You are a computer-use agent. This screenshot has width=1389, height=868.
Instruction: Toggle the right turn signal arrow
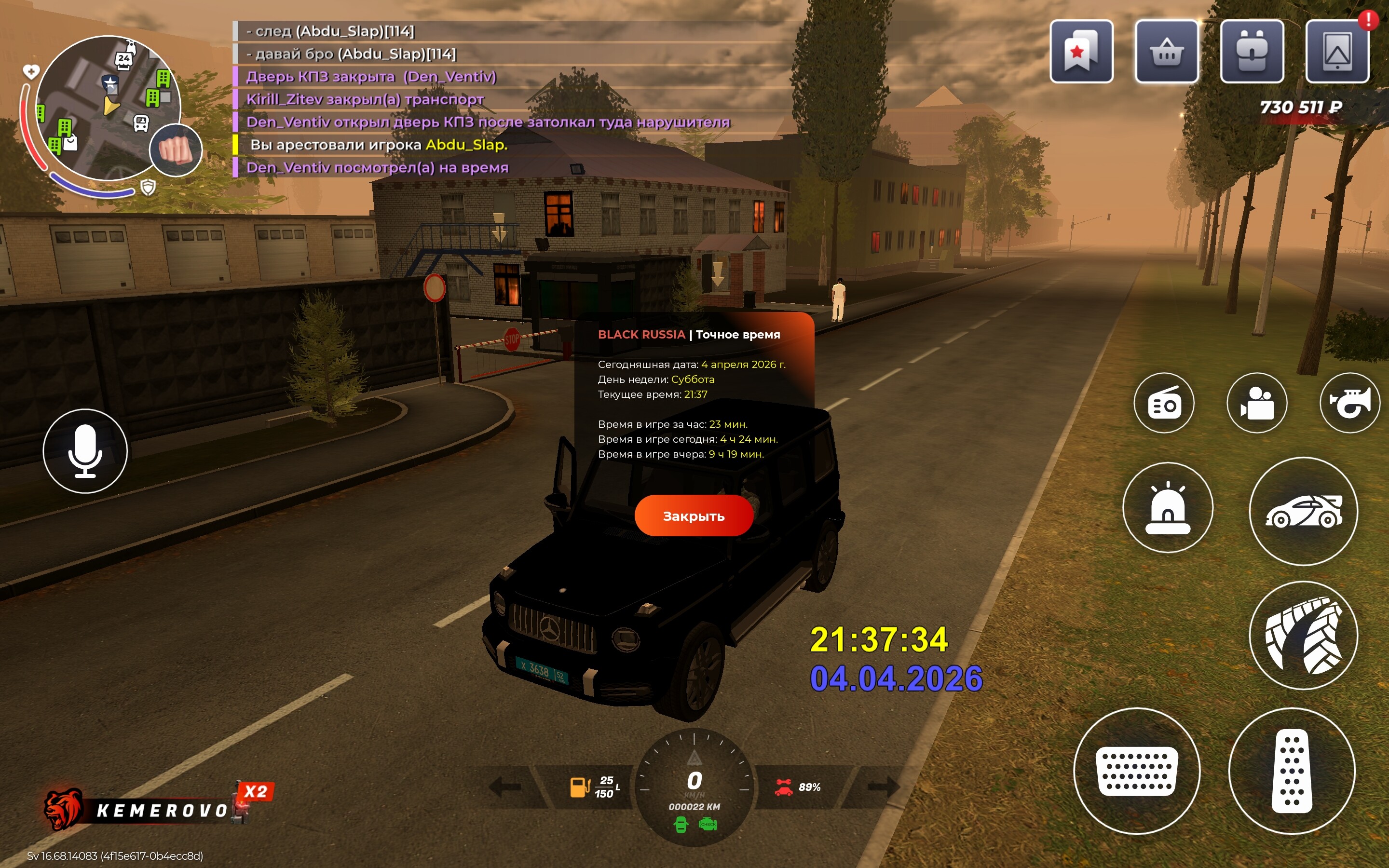[883, 787]
